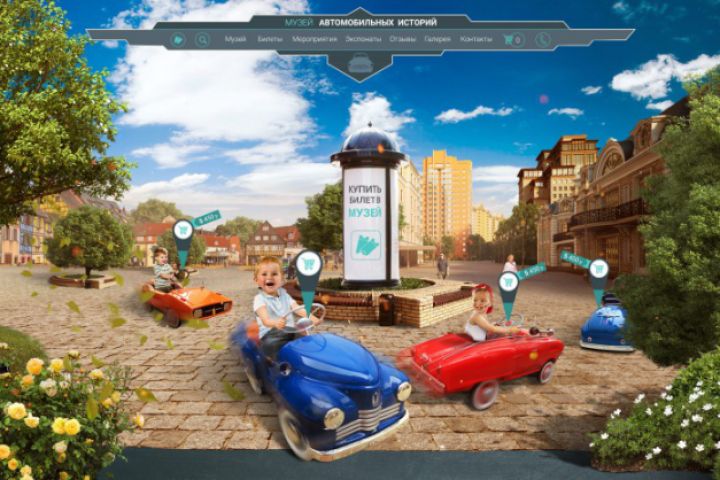Screen dimensions: 720x480
Task: Show the Отзывы page
Action: (x=402, y=39)
